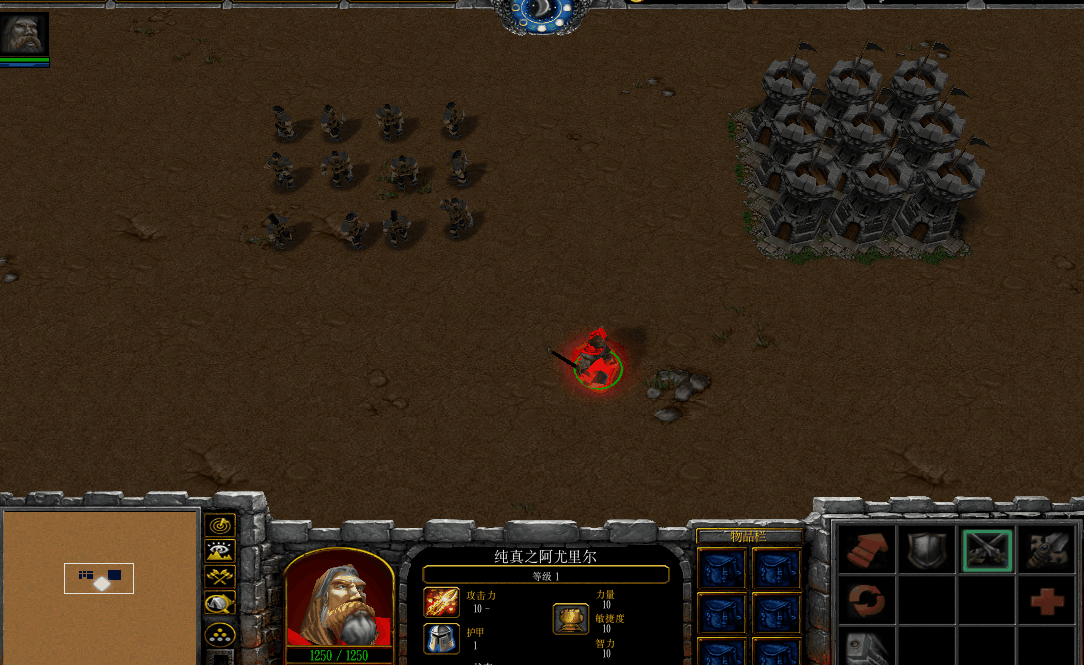1084x665 pixels.
Task: Toggle ally color mode with crossed axes
Action: (x=219, y=577)
